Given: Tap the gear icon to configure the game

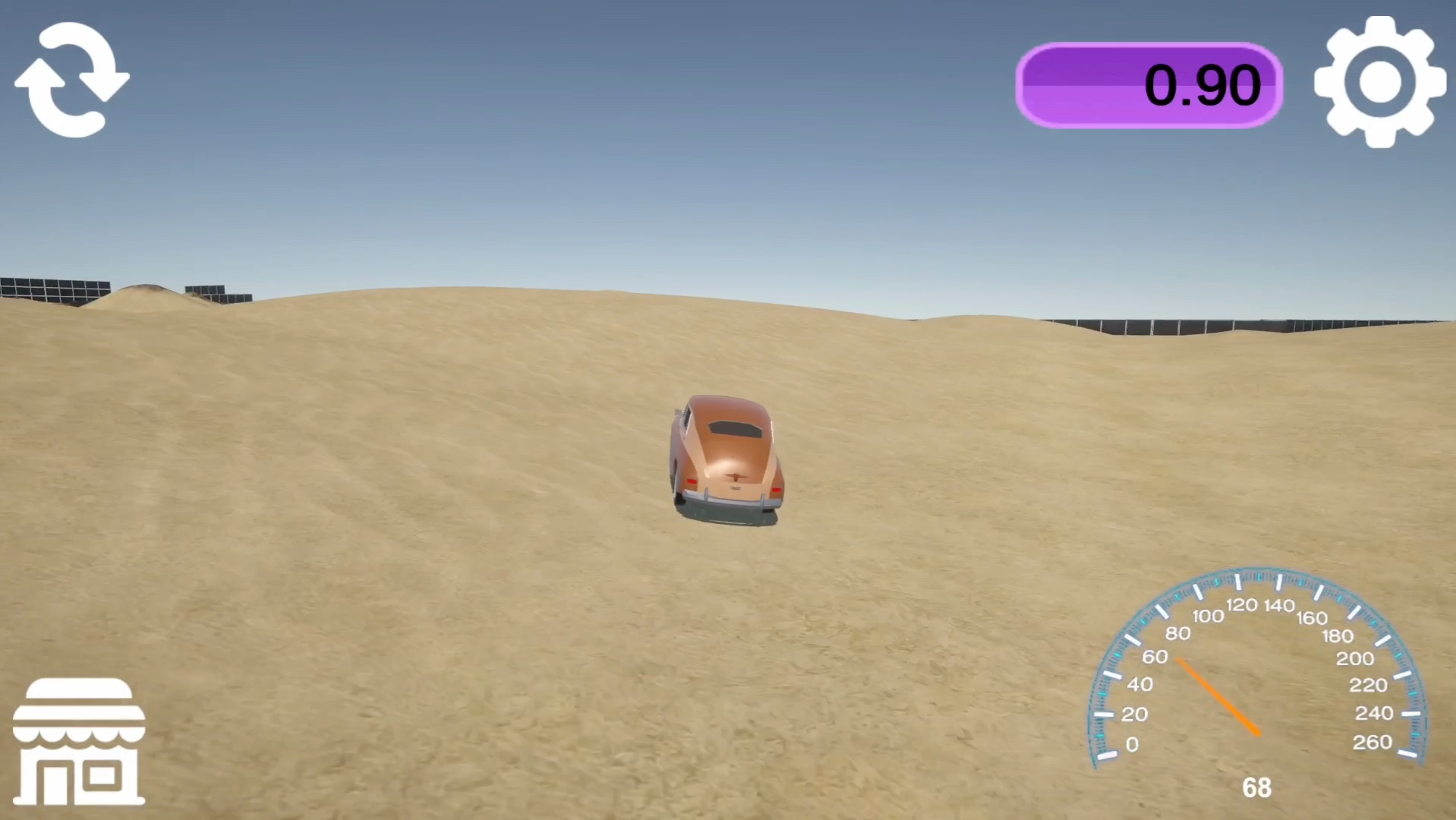Looking at the screenshot, I should (1379, 81).
